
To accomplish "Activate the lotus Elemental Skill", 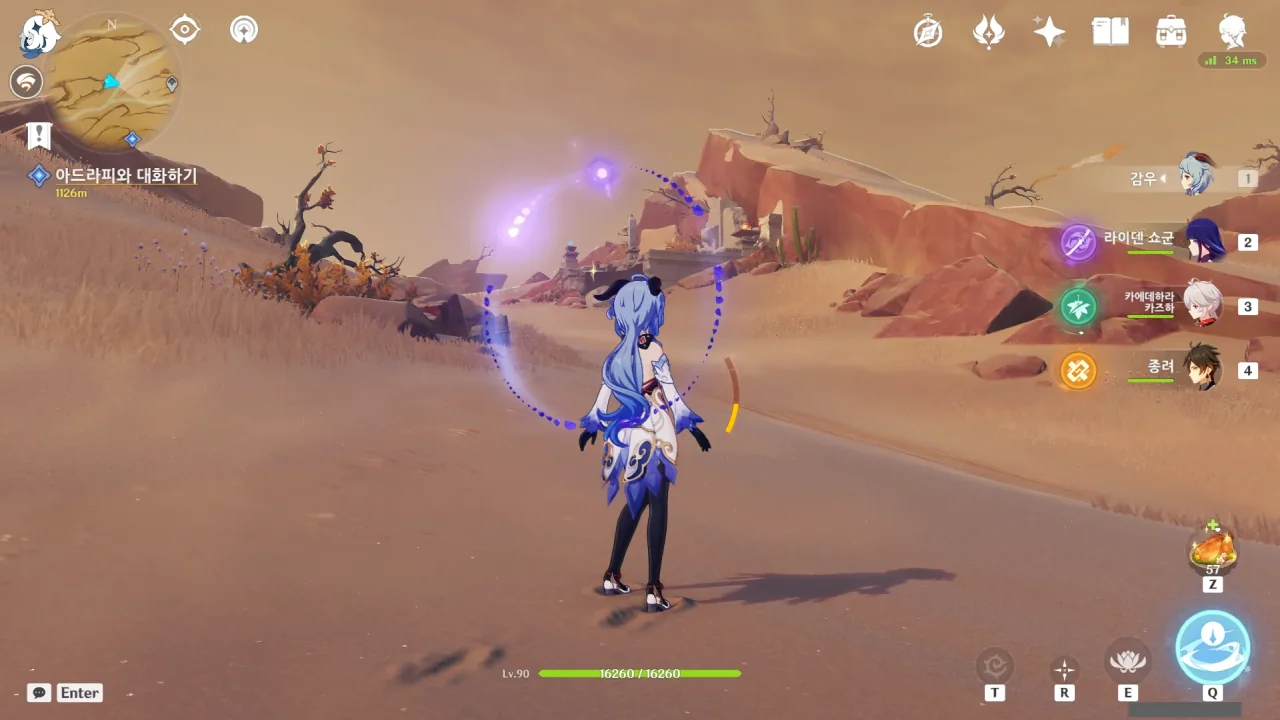I will click(1127, 661).
